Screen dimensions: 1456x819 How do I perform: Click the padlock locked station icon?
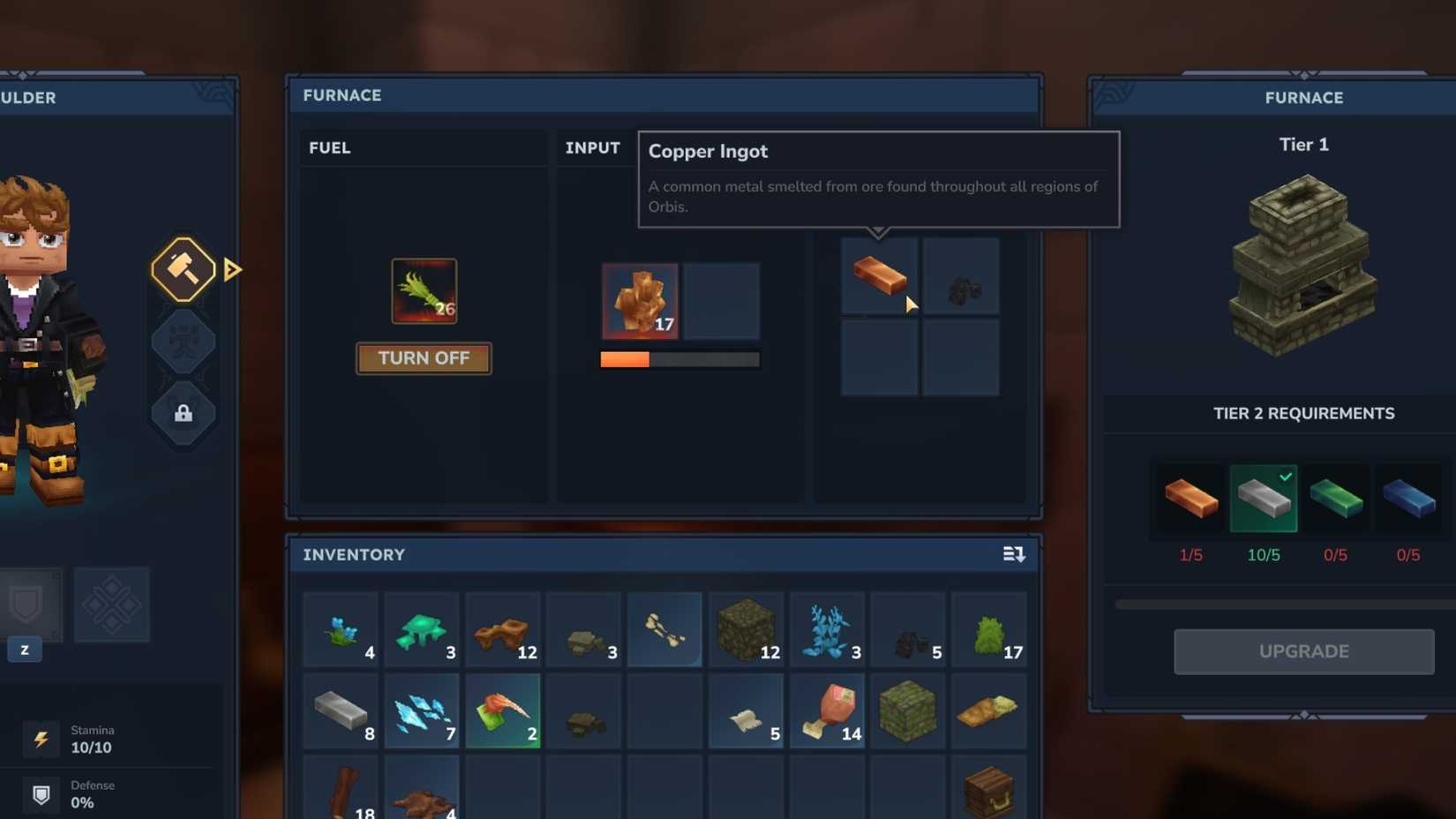183,412
